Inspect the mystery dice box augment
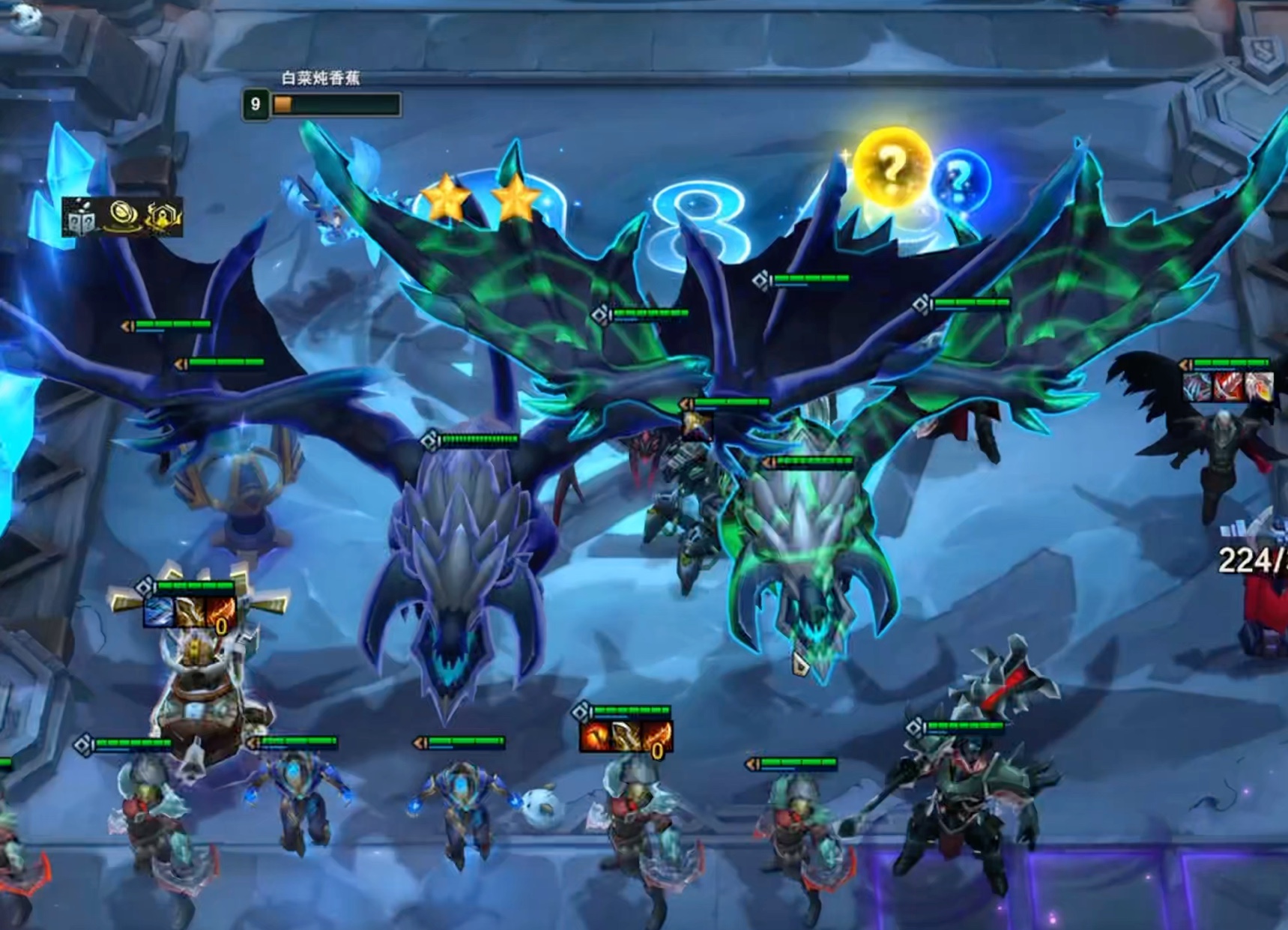 coord(80,218)
